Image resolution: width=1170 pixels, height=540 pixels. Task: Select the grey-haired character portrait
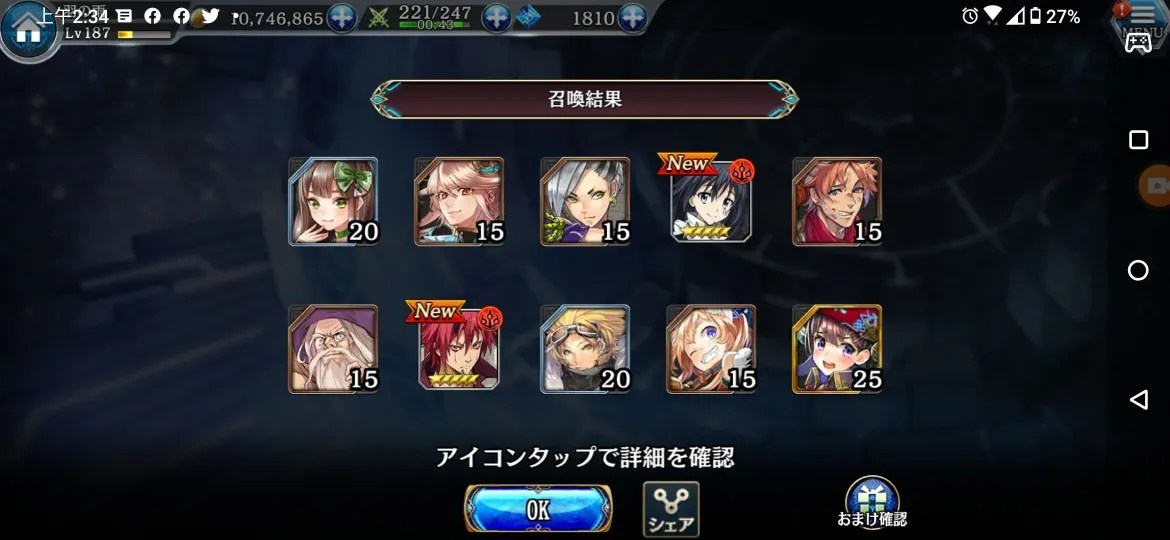pyautogui.click(x=585, y=201)
